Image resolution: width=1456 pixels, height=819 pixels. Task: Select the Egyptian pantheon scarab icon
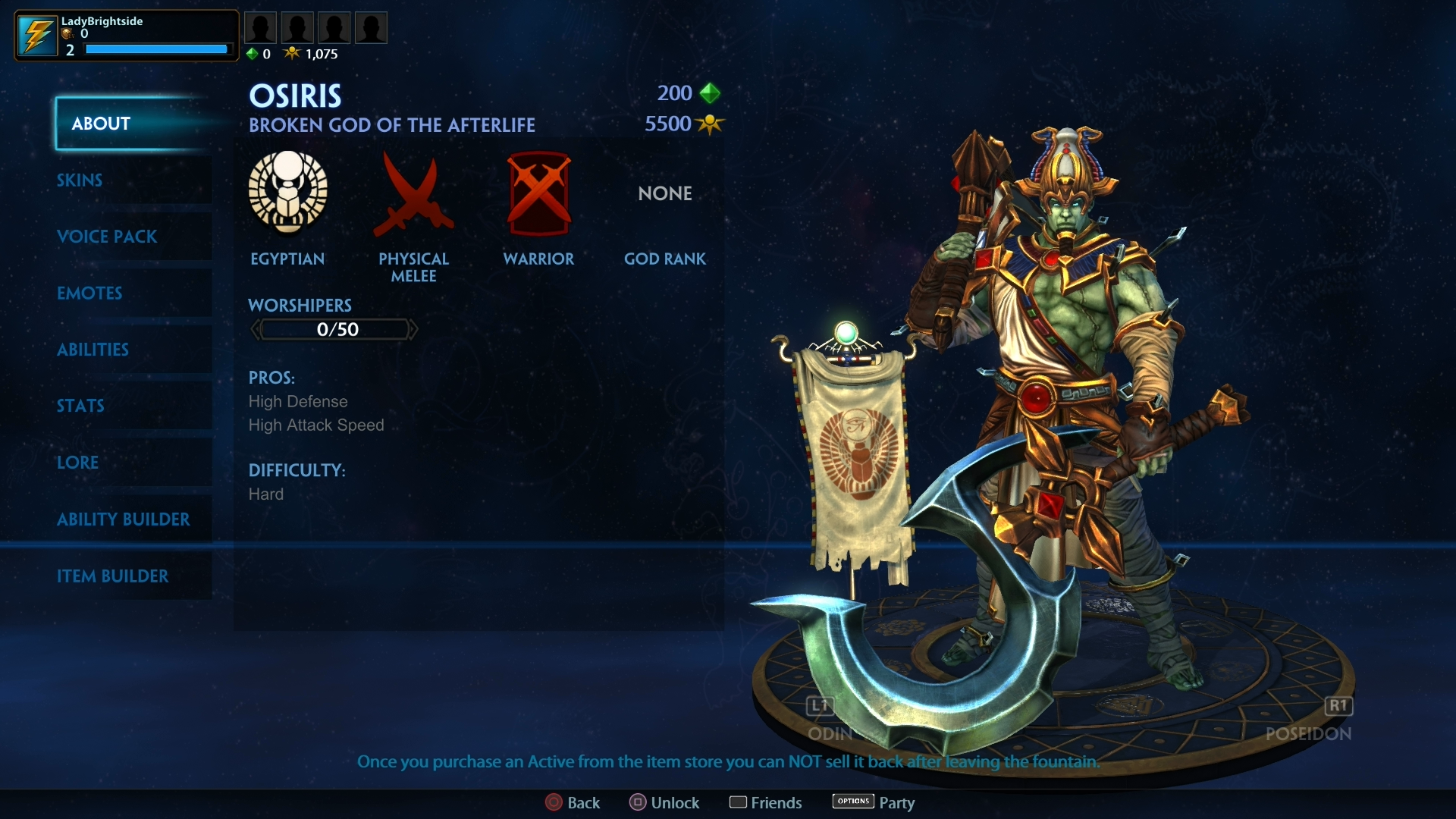[x=287, y=194]
